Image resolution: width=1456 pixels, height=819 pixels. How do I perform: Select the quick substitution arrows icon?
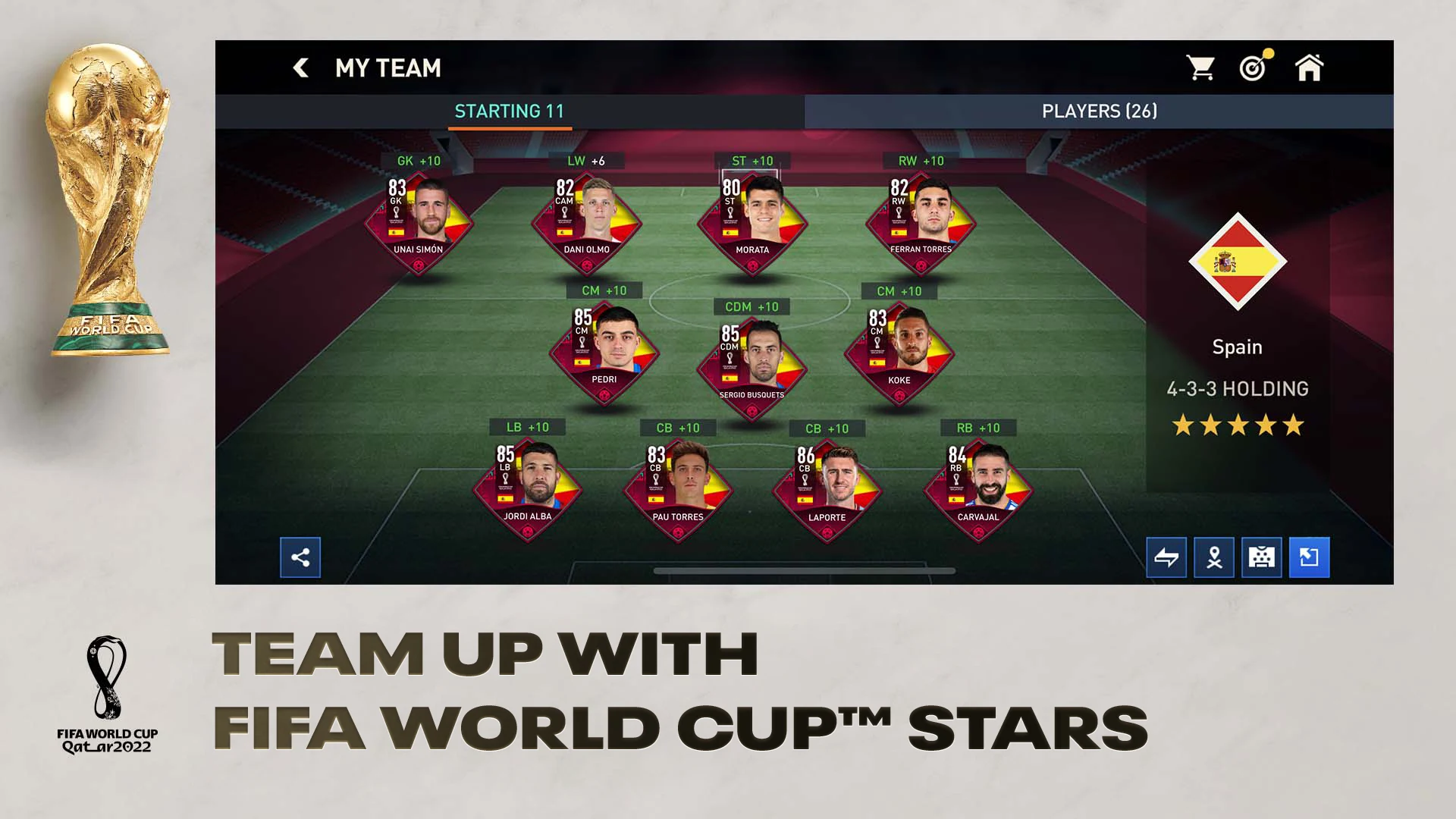click(1166, 557)
